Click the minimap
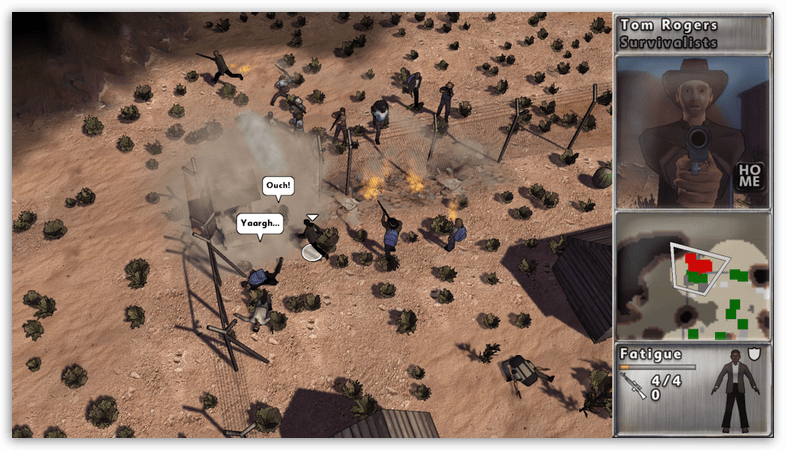Screen dimensions: 786x450 693,276
